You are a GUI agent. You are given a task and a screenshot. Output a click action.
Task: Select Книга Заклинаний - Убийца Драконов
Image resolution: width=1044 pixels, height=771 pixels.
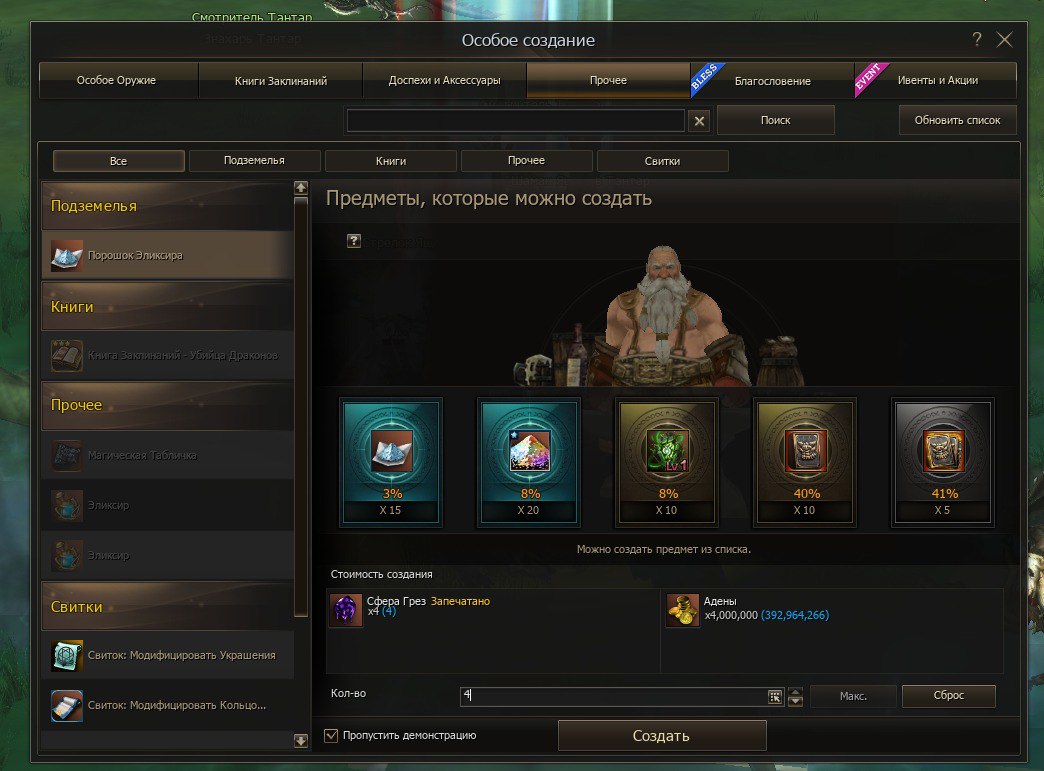tap(168, 355)
